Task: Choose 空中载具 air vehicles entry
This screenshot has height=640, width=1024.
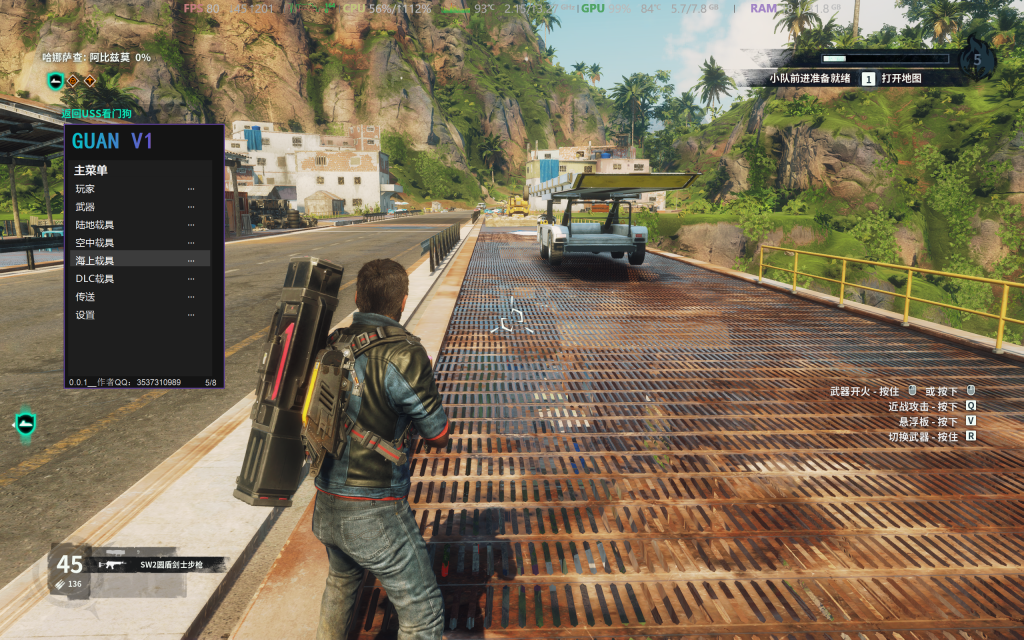Action: point(95,243)
